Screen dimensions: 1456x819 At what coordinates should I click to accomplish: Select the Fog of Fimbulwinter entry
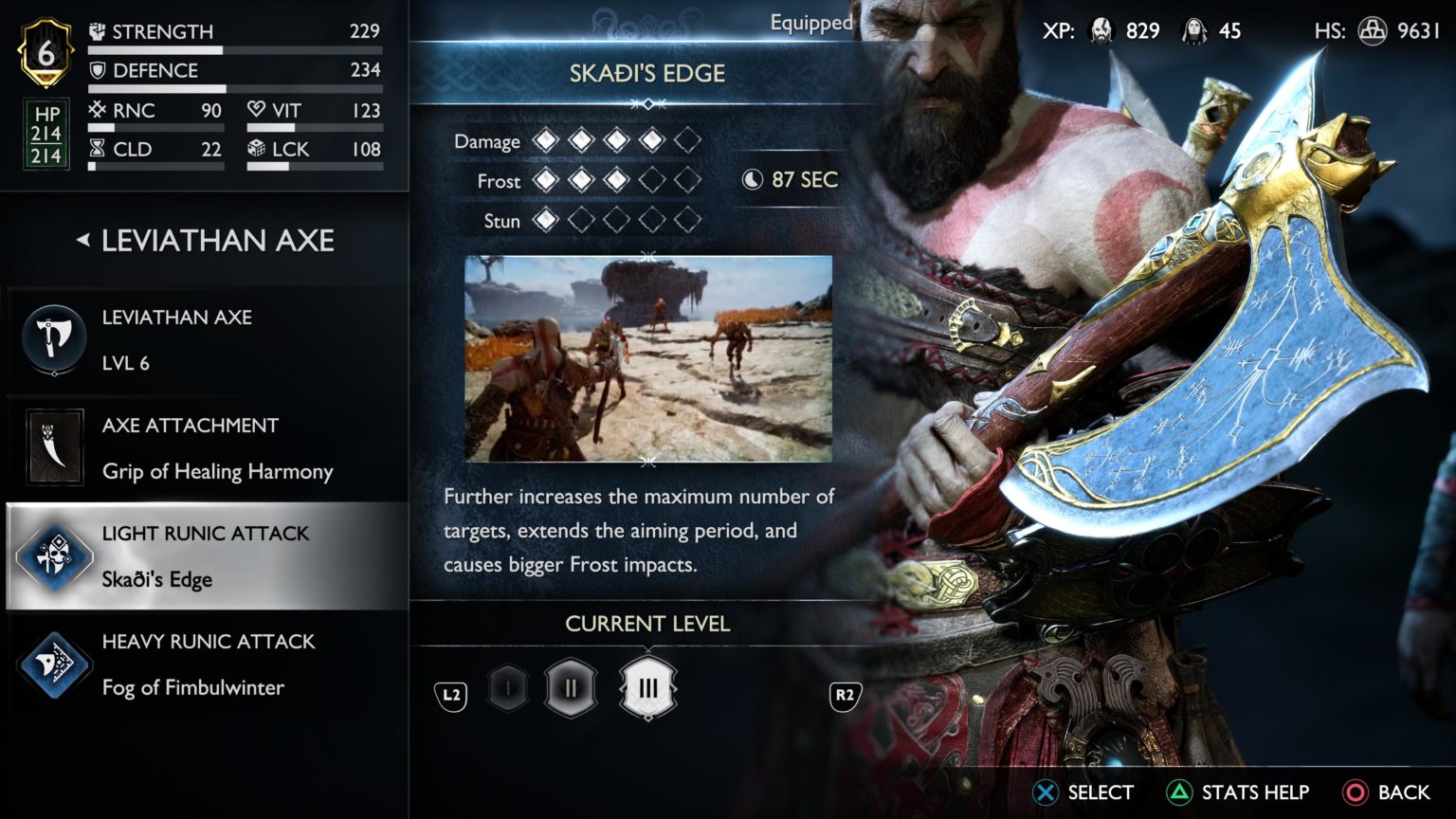click(192, 687)
